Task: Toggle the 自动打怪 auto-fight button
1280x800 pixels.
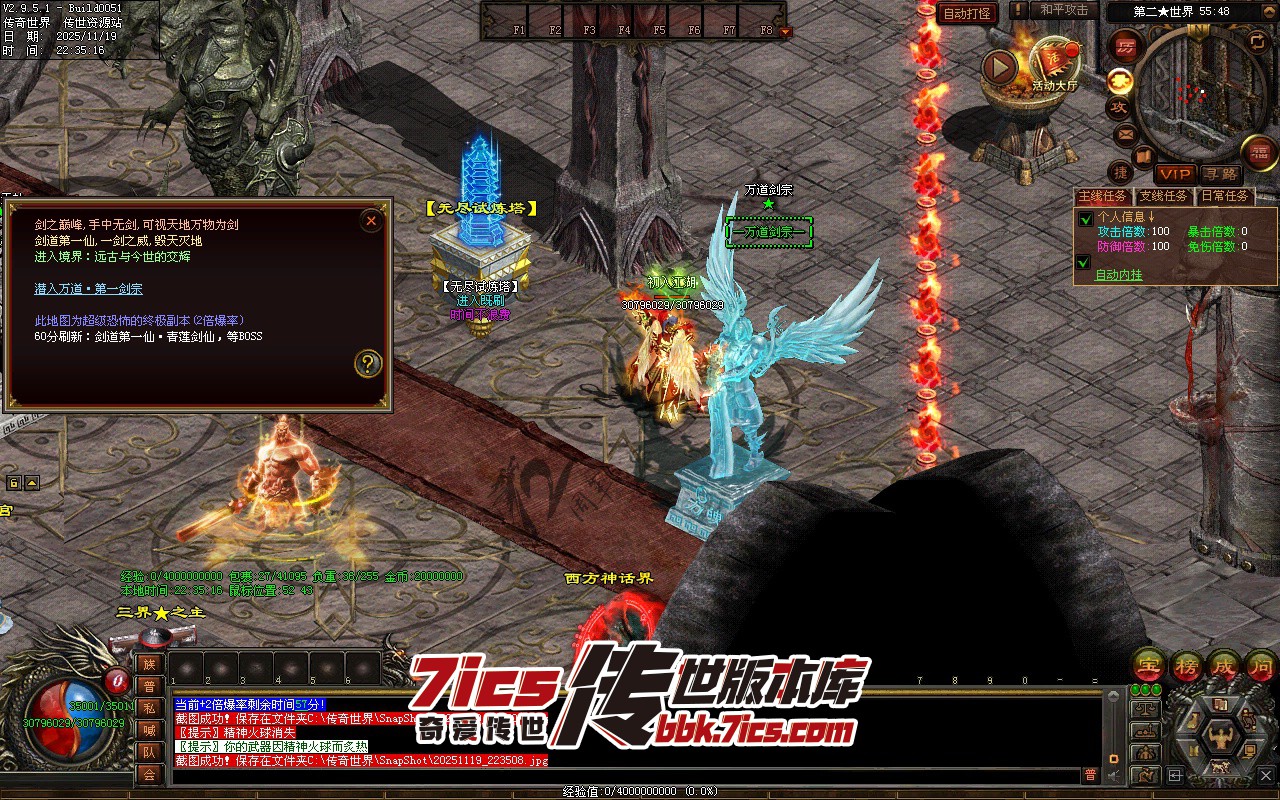Action: (x=967, y=13)
